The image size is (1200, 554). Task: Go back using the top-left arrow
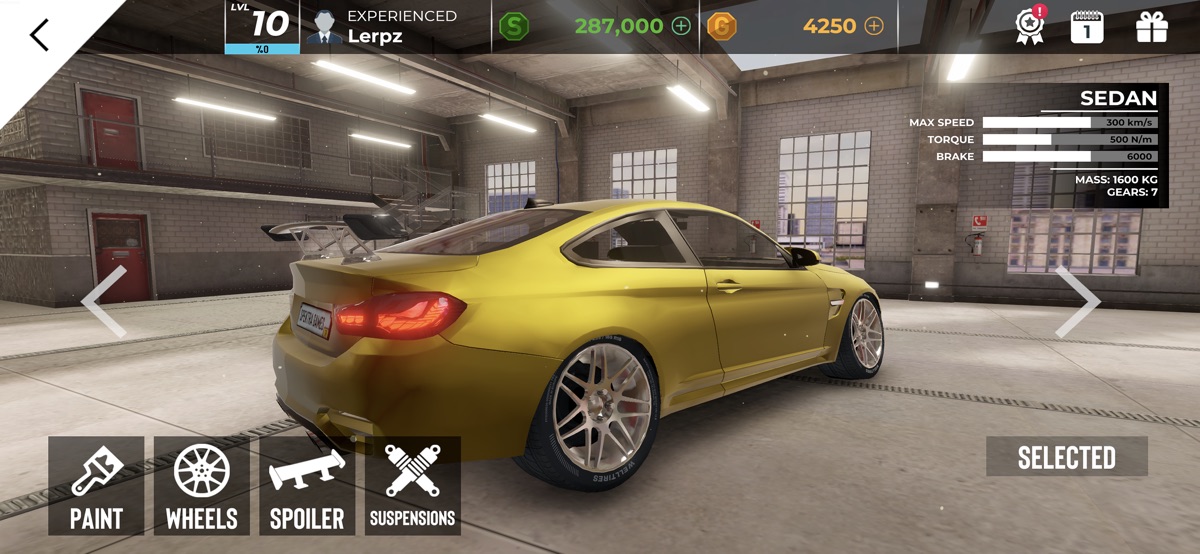tap(39, 35)
